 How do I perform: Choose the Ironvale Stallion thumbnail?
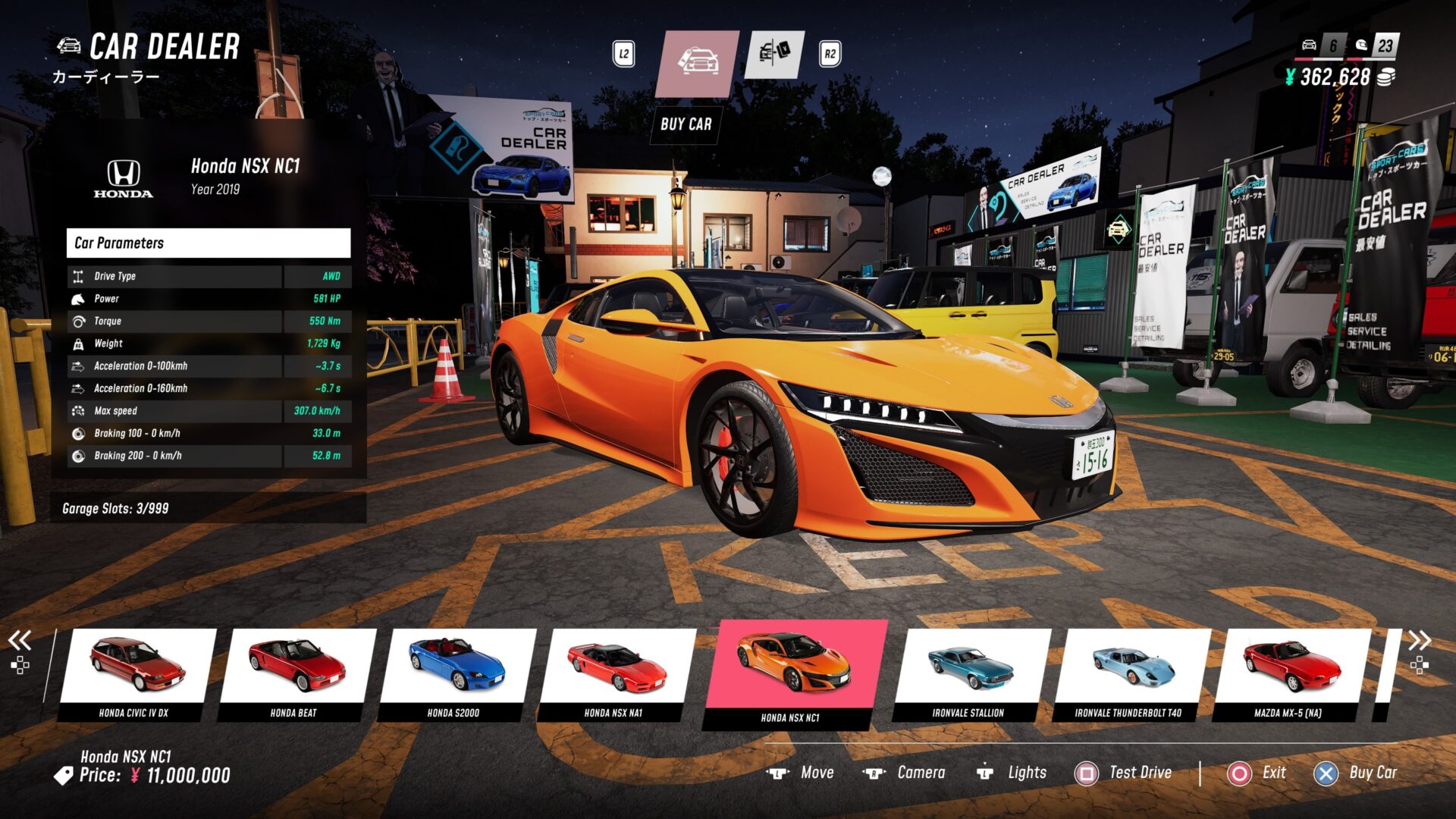(969, 671)
